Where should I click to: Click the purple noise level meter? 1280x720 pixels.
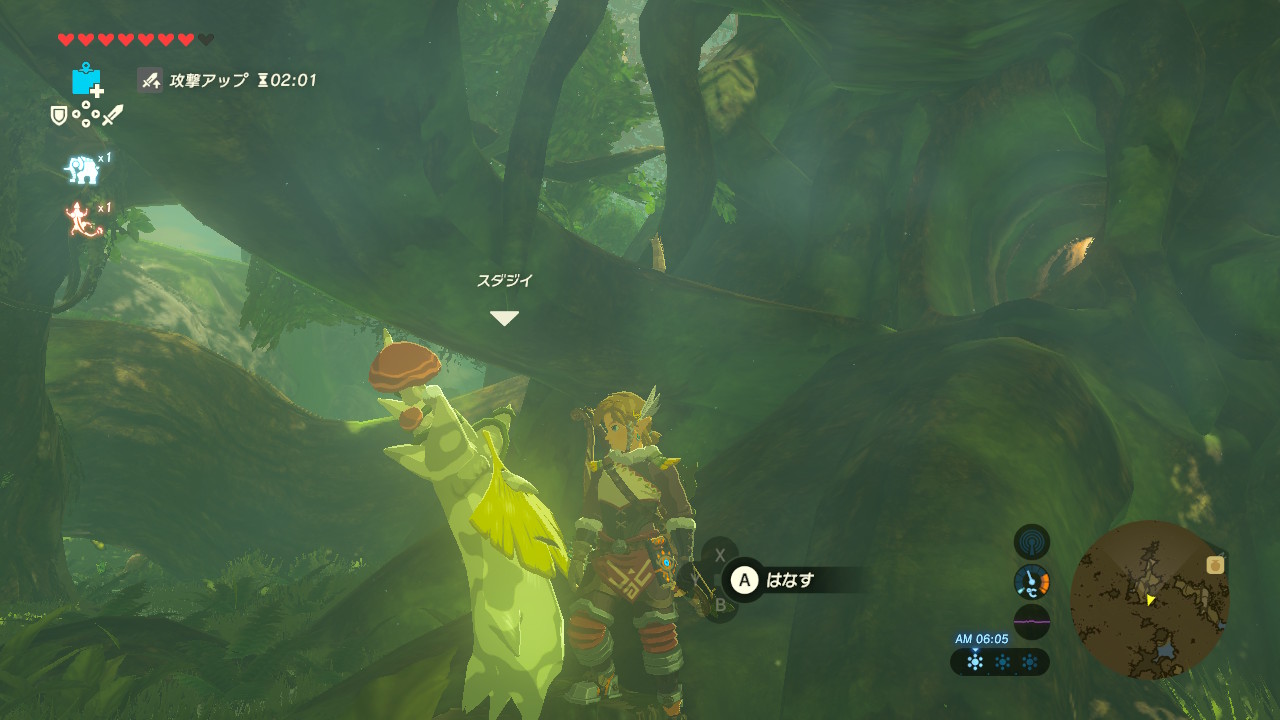1031,621
